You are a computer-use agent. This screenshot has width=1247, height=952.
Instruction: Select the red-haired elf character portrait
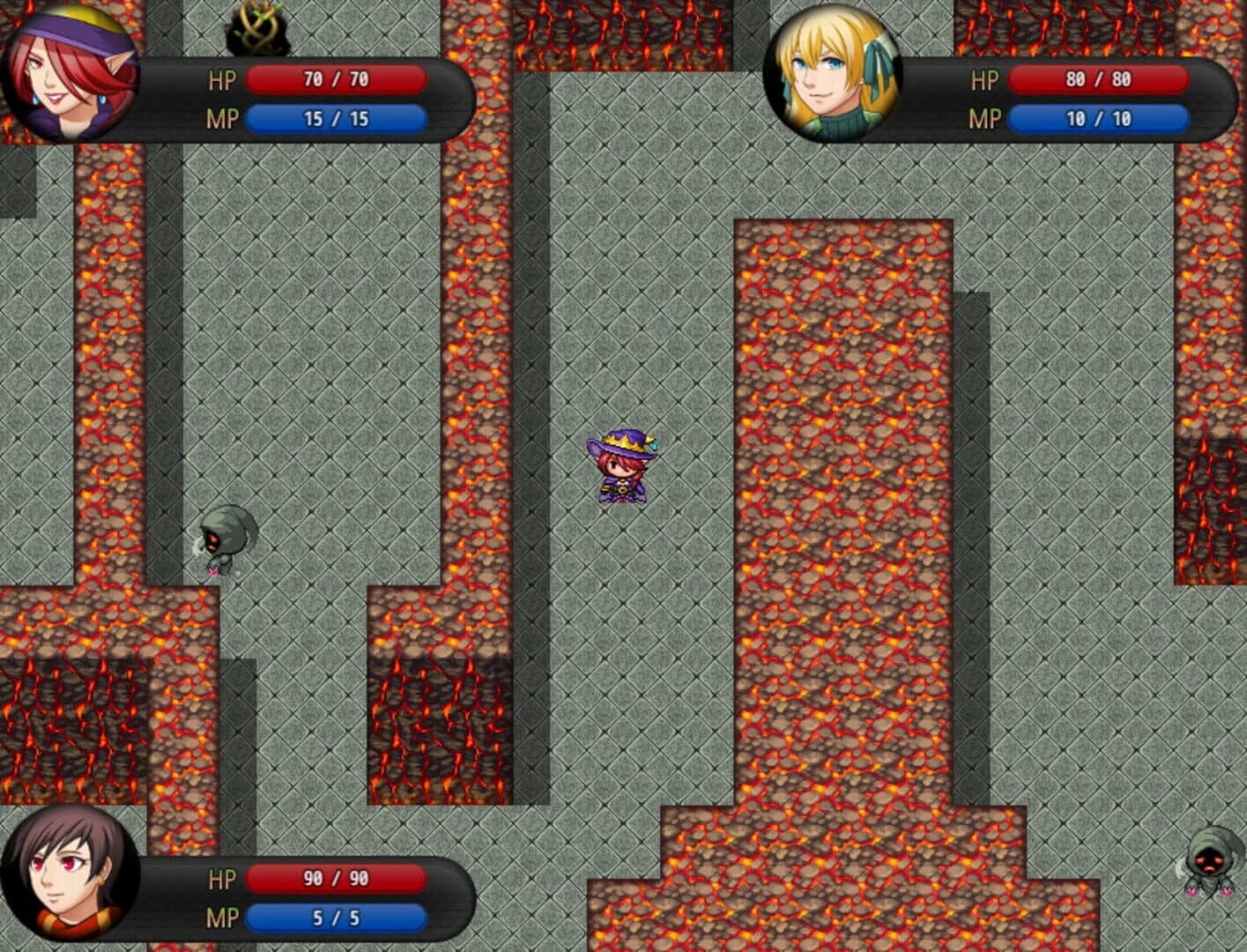tap(71, 71)
